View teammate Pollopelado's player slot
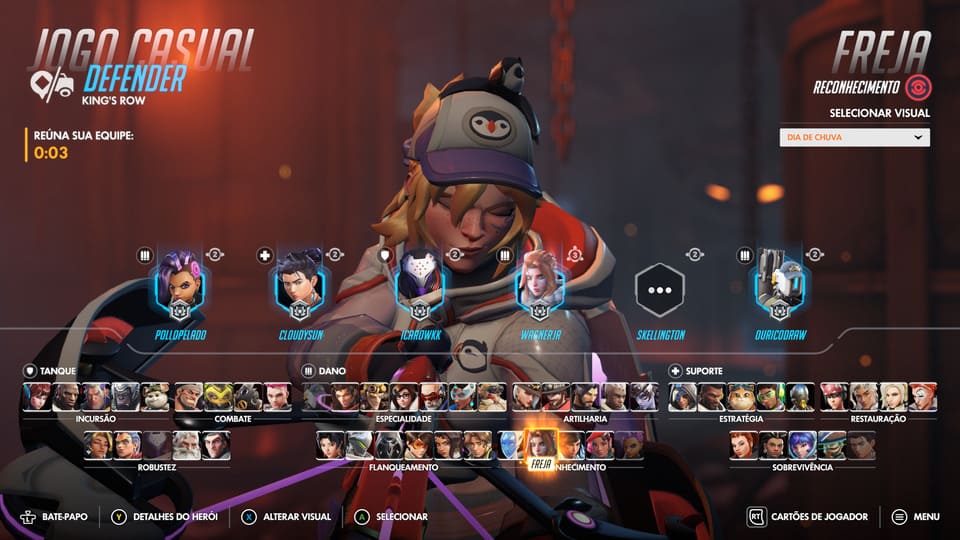 click(180, 286)
